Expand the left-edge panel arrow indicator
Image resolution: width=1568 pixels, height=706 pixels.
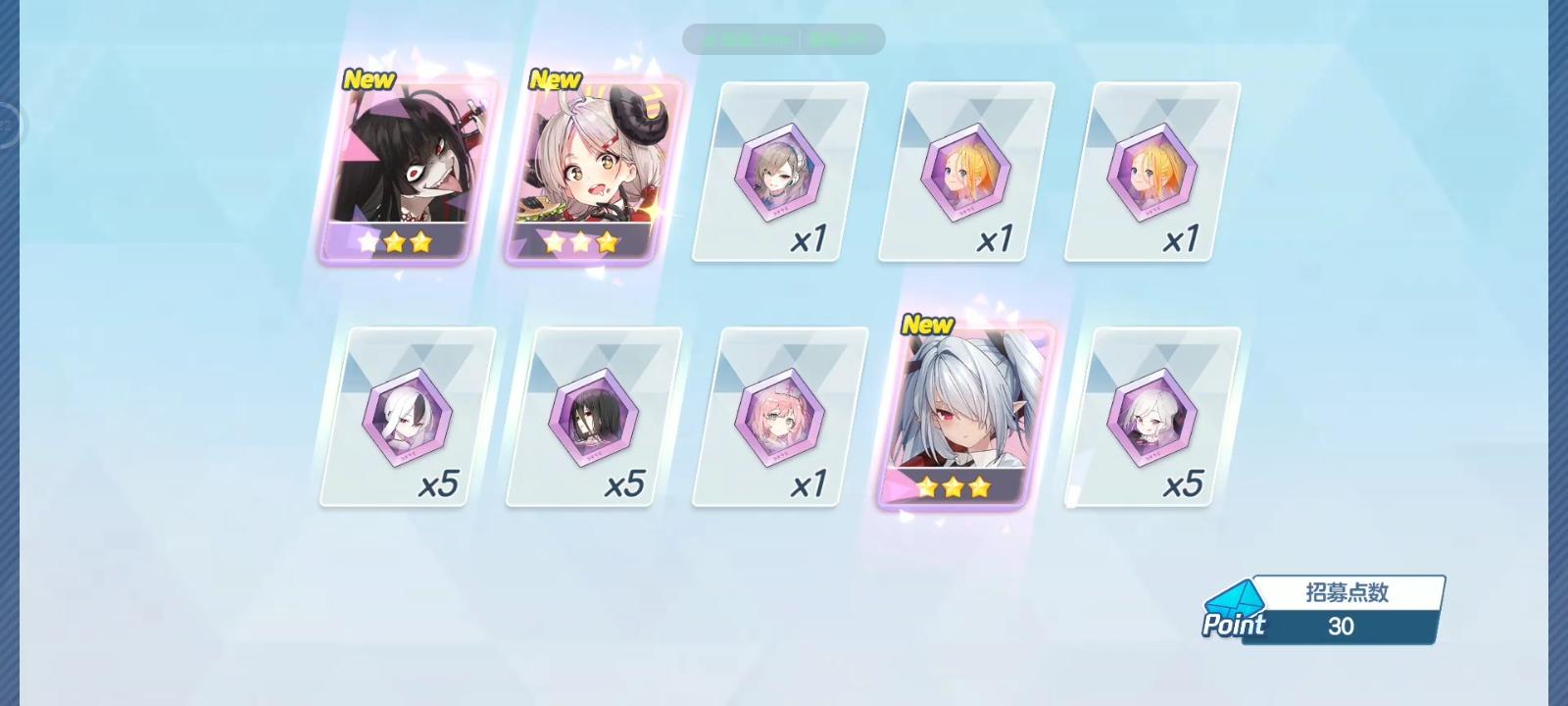[x=10, y=125]
